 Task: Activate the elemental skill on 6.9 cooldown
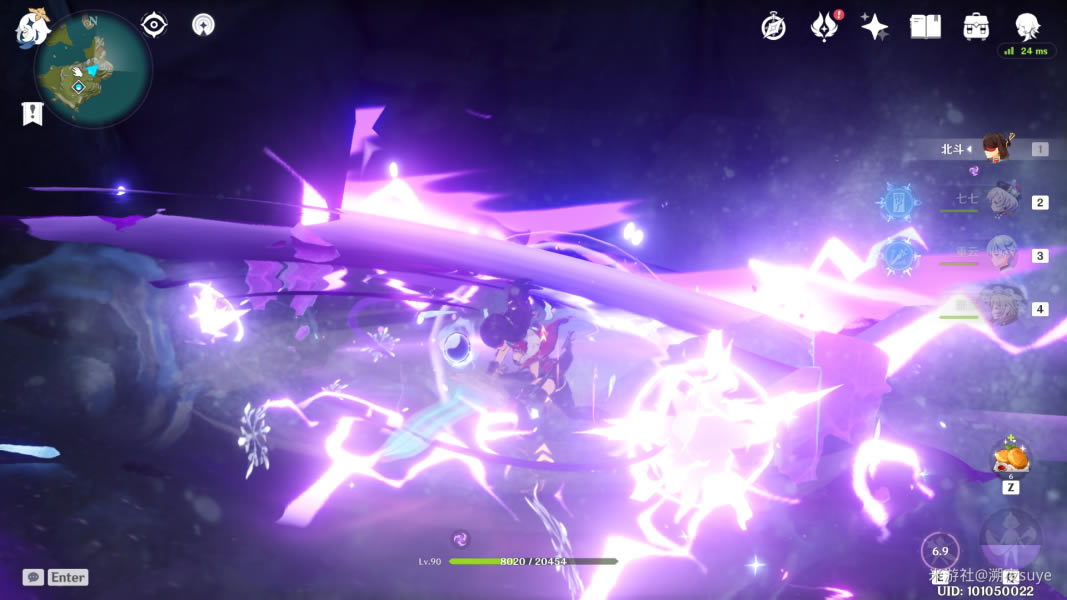point(940,551)
